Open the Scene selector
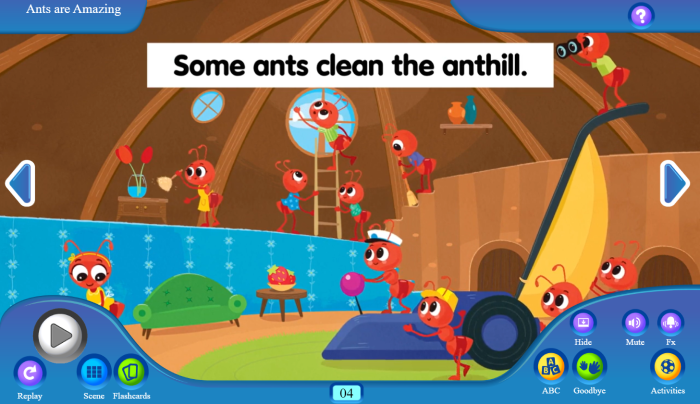The height and width of the screenshot is (404, 700). tap(94, 372)
